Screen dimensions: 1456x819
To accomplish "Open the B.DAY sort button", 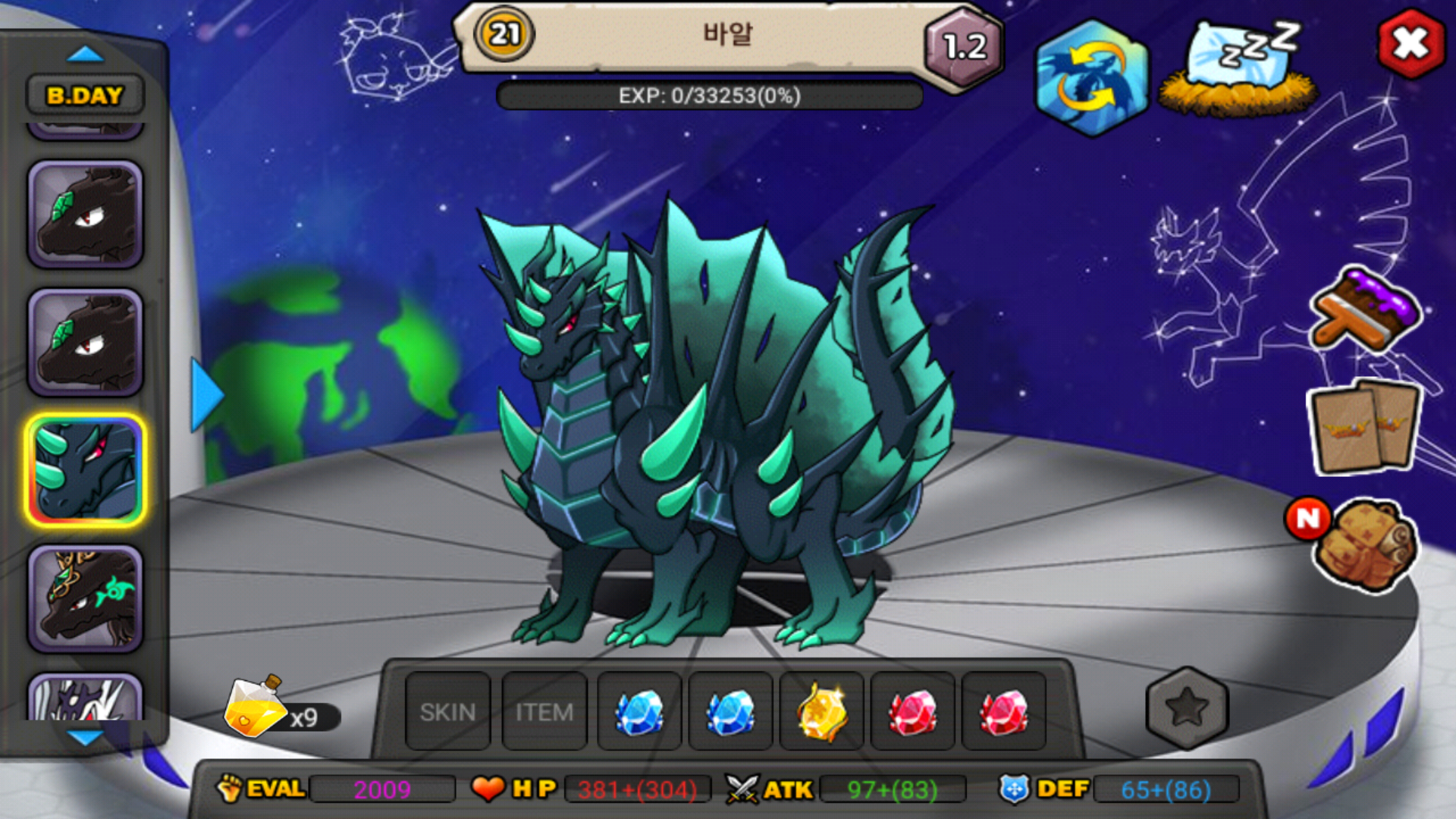I will (x=85, y=96).
